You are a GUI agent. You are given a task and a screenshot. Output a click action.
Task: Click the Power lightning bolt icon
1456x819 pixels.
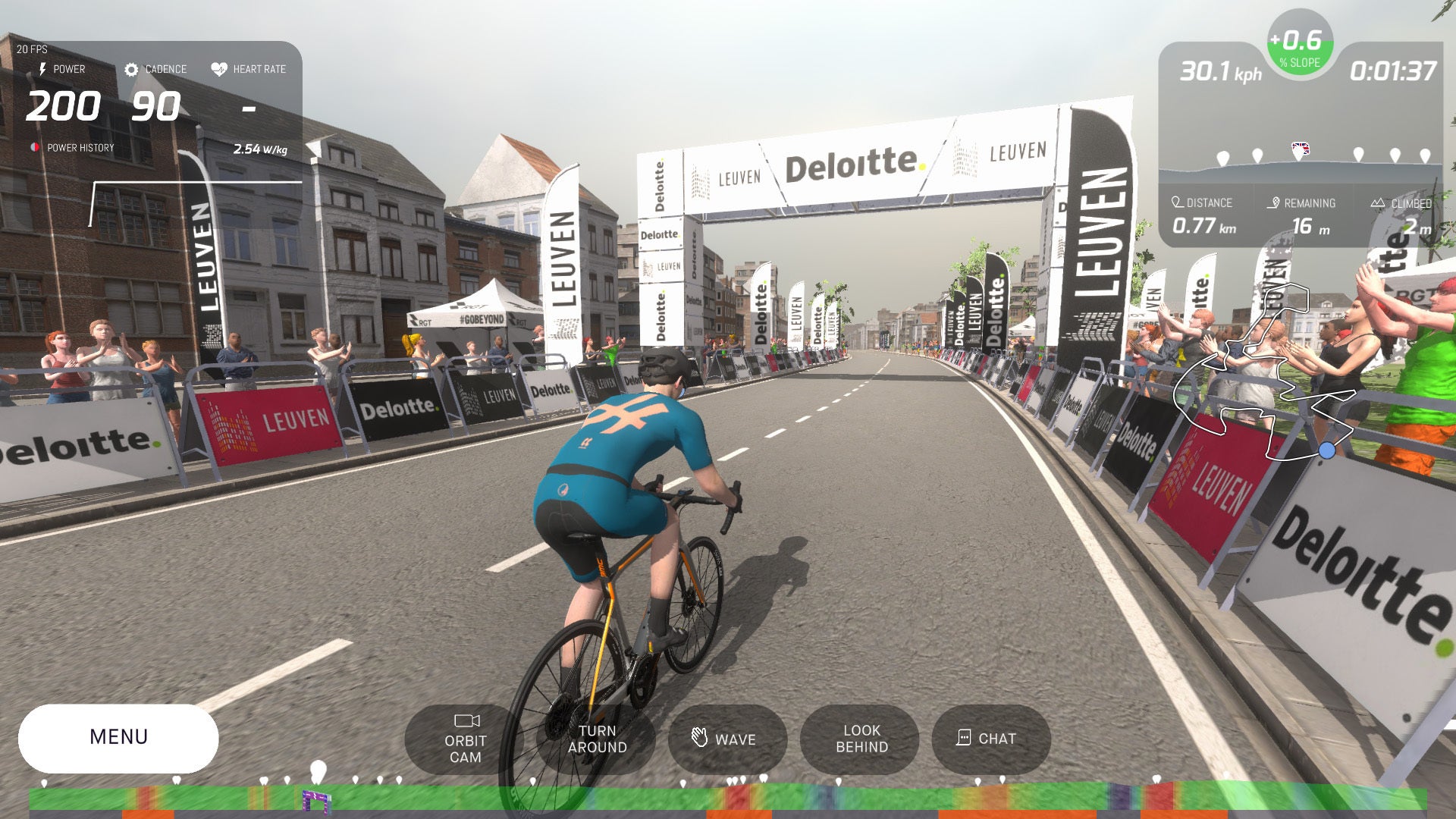[x=42, y=69]
